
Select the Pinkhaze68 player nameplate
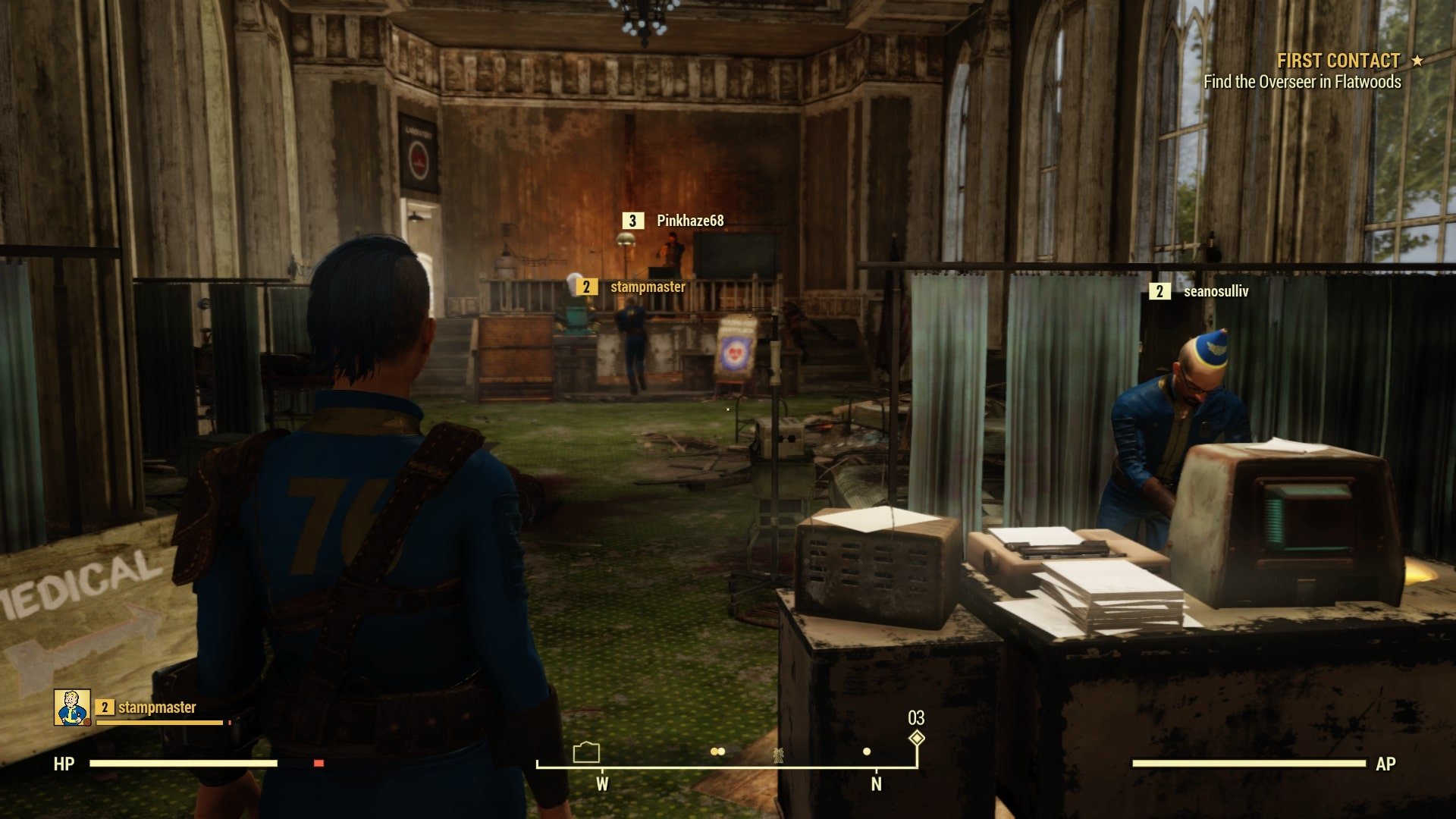(689, 221)
